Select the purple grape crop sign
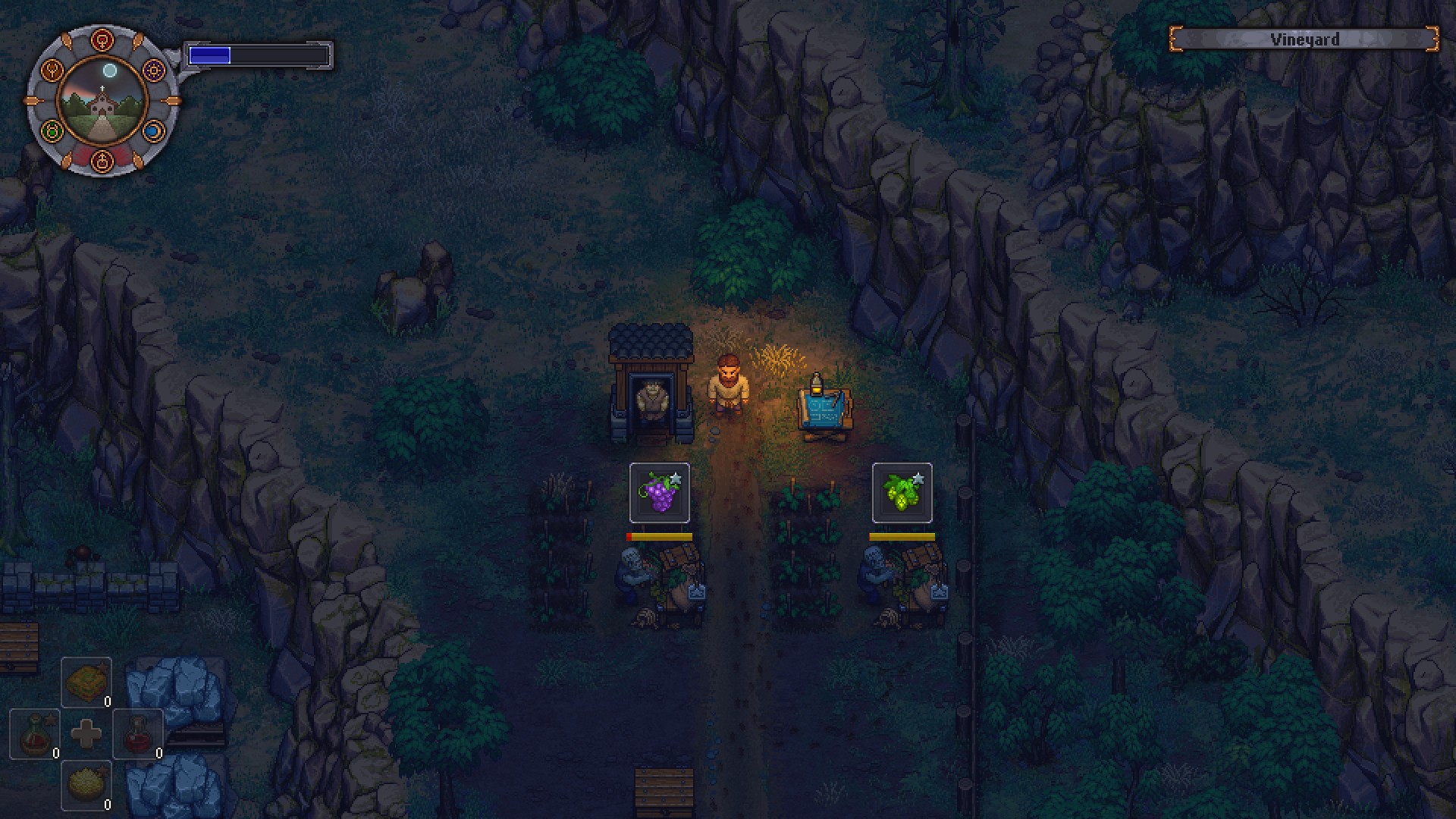The image size is (1456, 819). [658, 494]
